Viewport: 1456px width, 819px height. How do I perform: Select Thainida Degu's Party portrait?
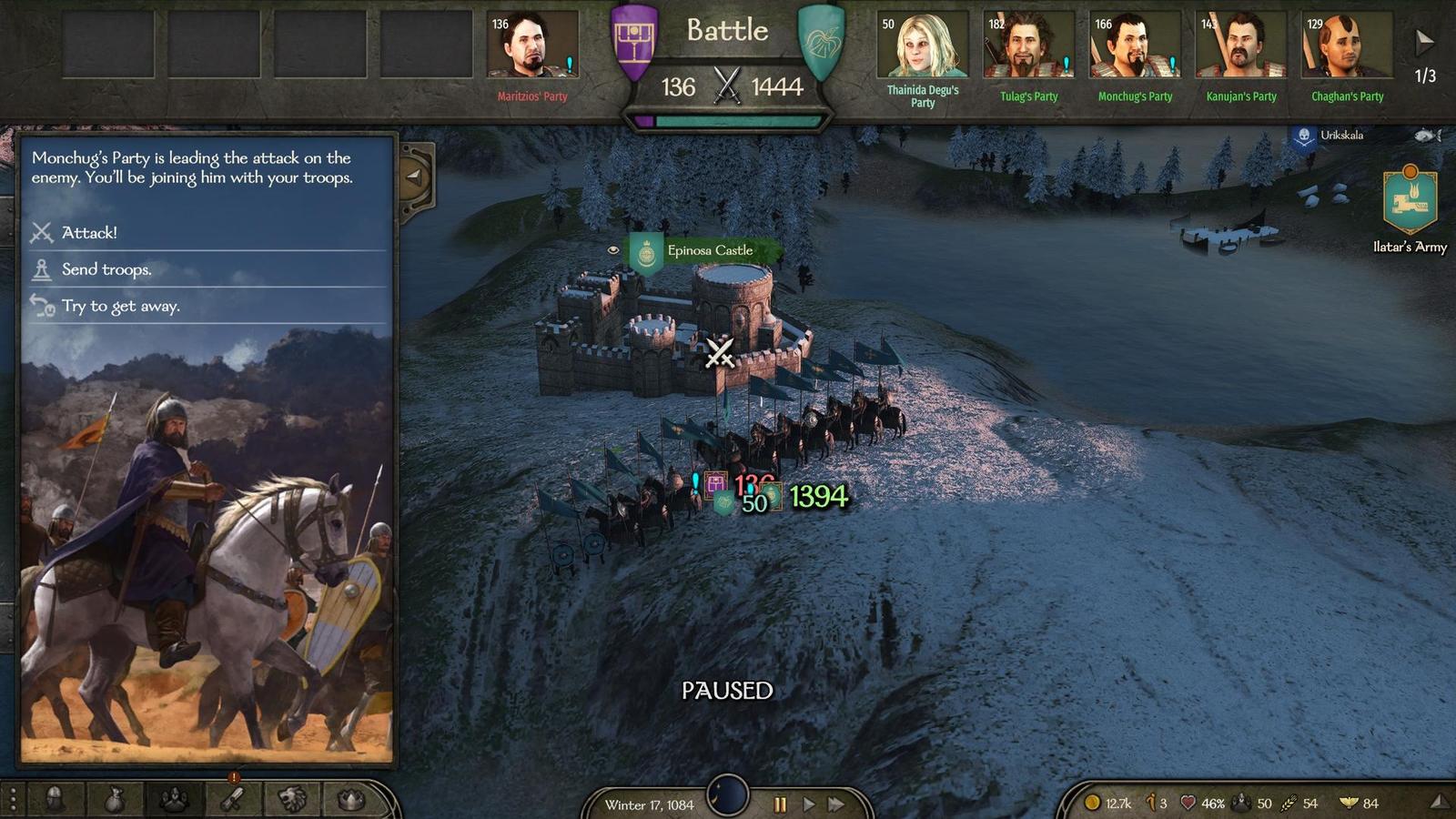[923, 45]
